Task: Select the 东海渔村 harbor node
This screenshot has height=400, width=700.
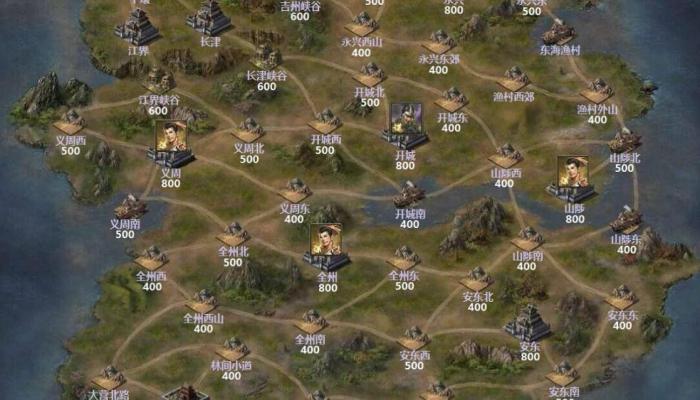Action: [559, 31]
